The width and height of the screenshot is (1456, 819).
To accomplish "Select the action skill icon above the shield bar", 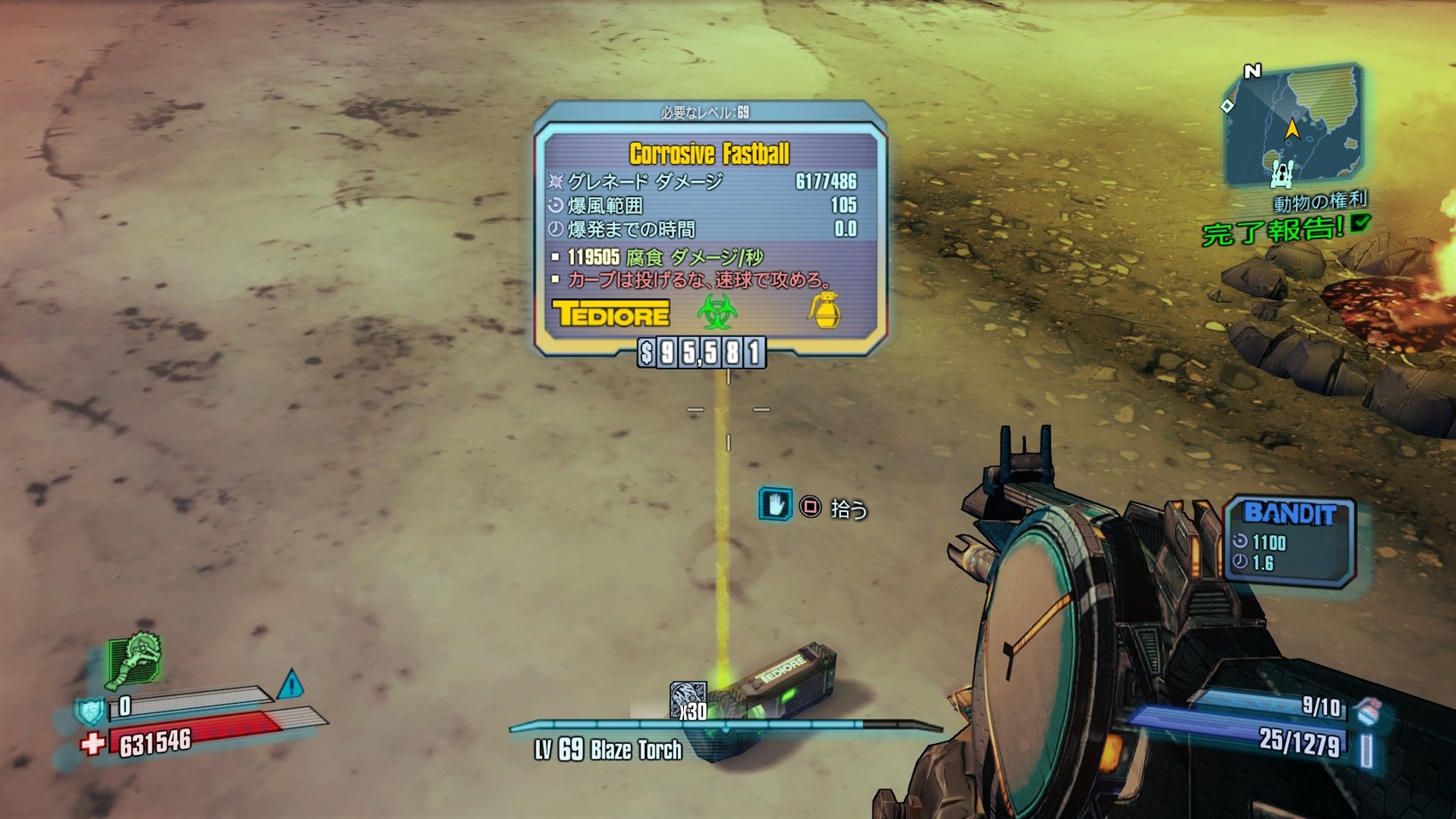I will point(135,659).
